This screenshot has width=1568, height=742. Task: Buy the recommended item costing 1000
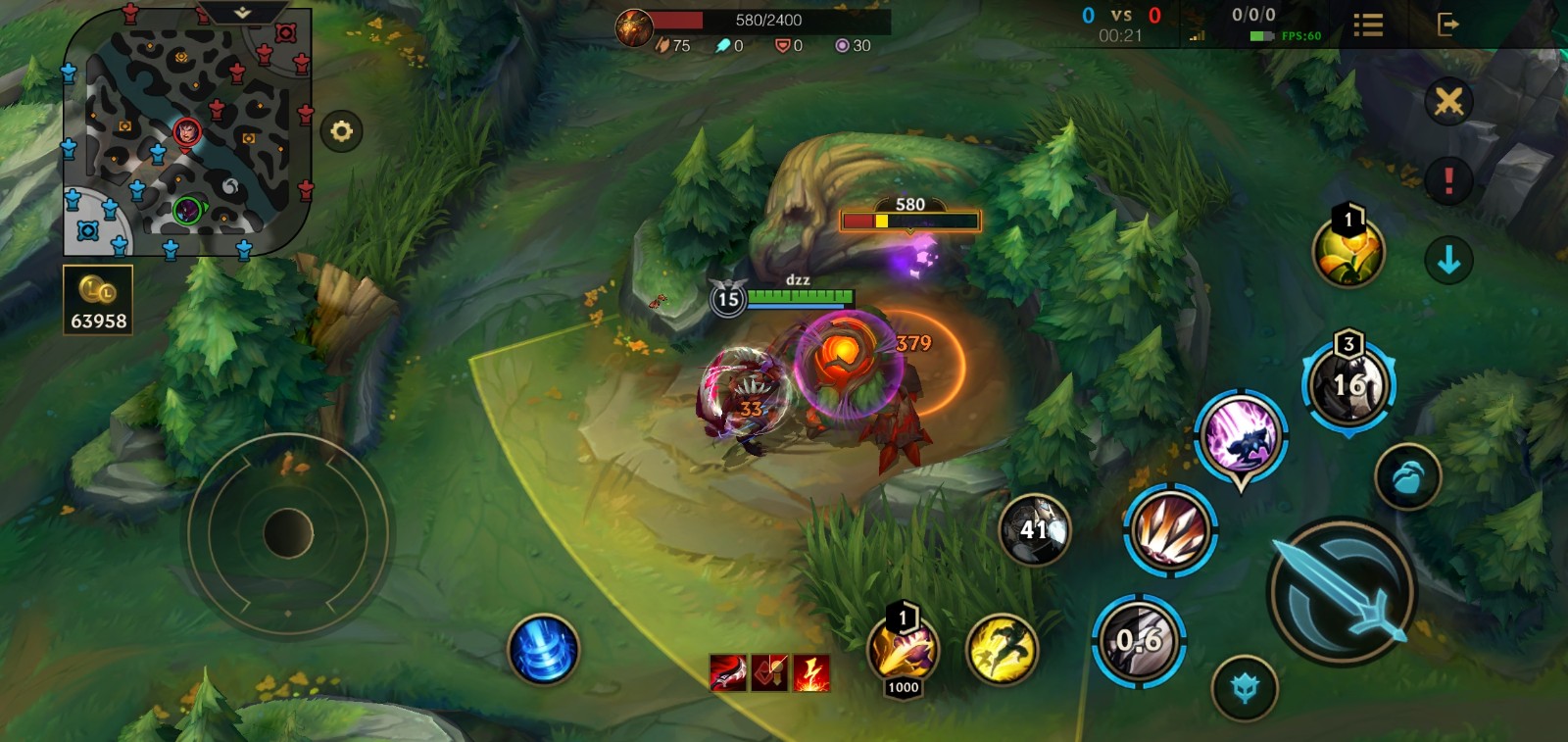(x=903, y=650)
